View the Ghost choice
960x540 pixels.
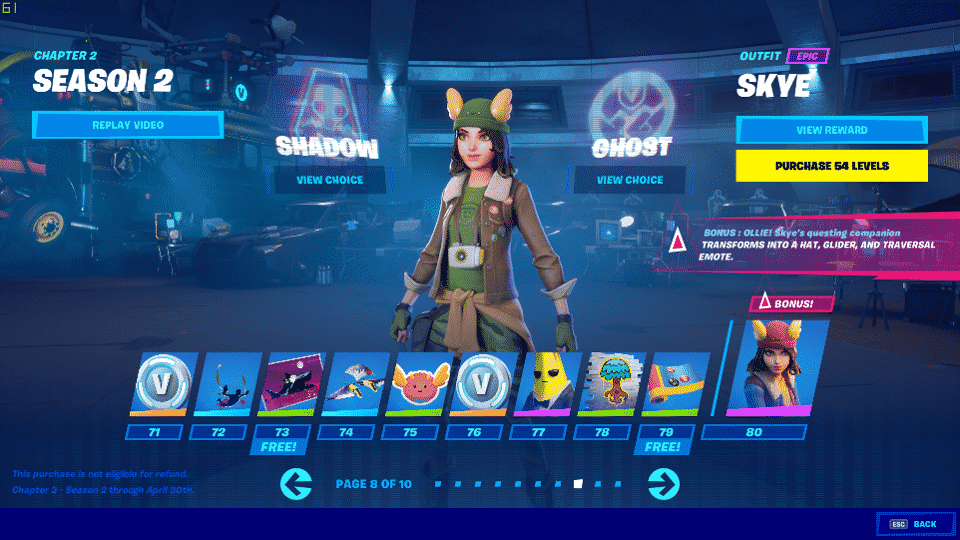click(630, 180)
